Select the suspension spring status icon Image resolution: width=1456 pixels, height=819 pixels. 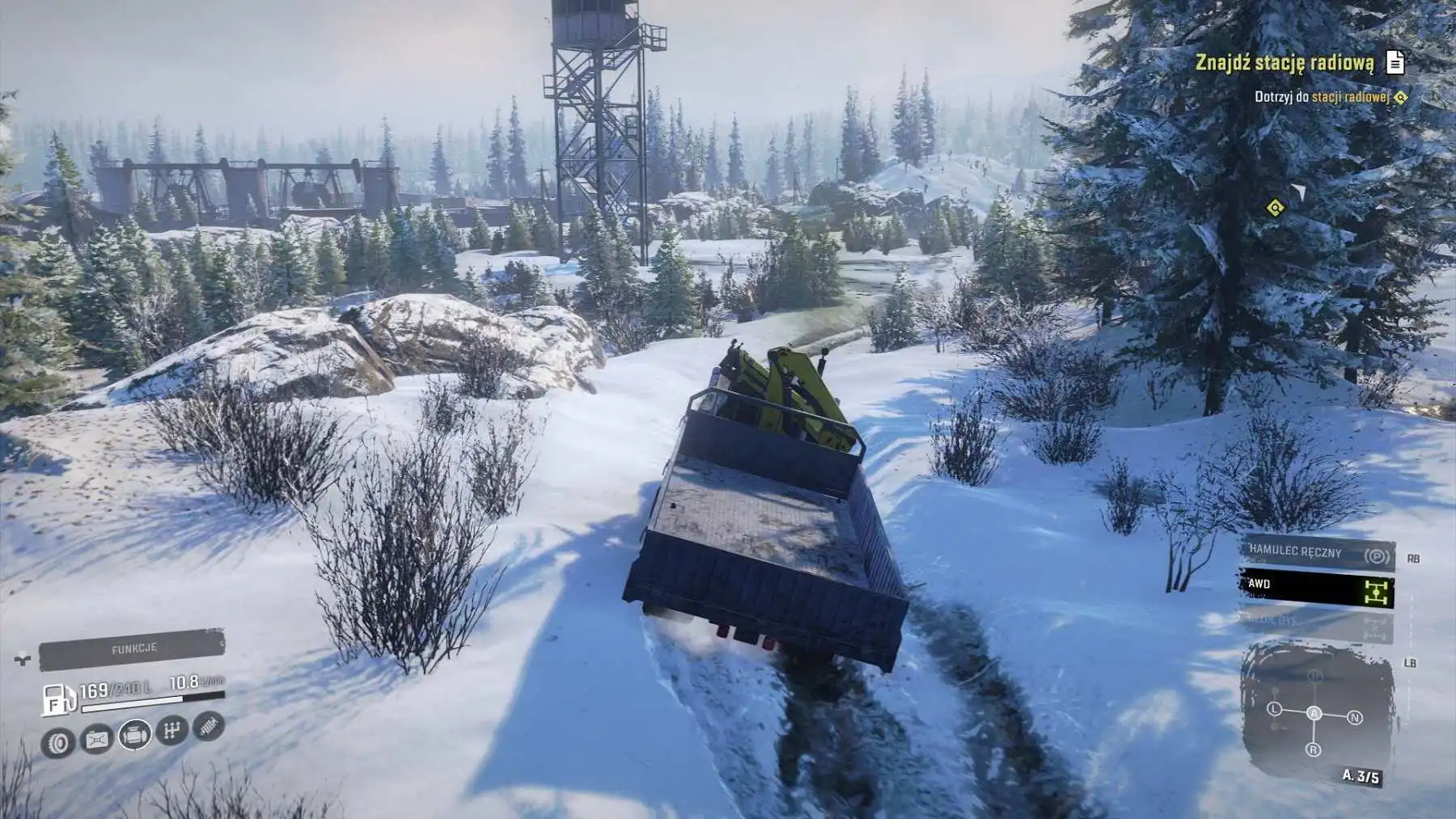[x=209, y=725]
